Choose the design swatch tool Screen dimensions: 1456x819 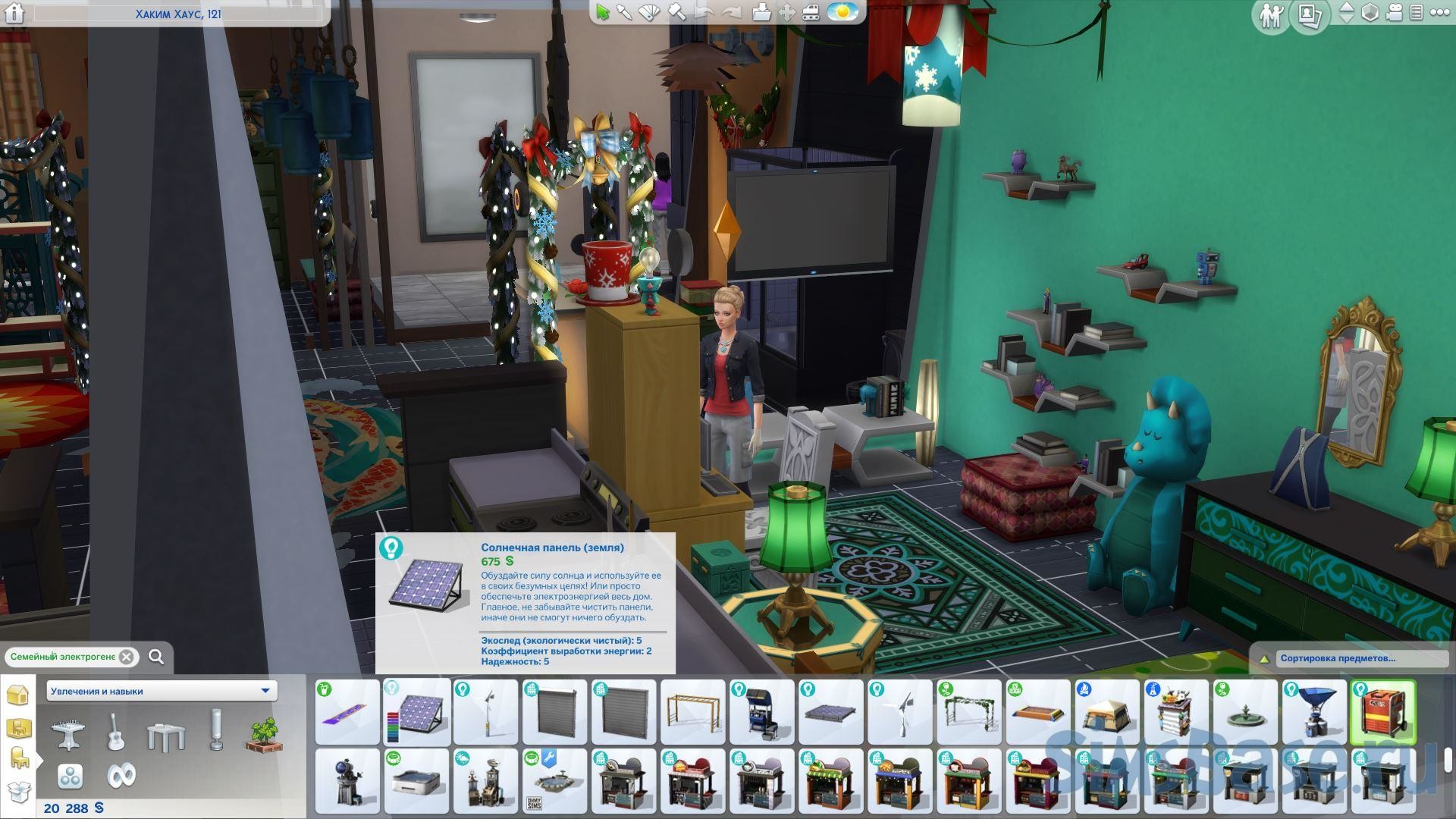651,12
